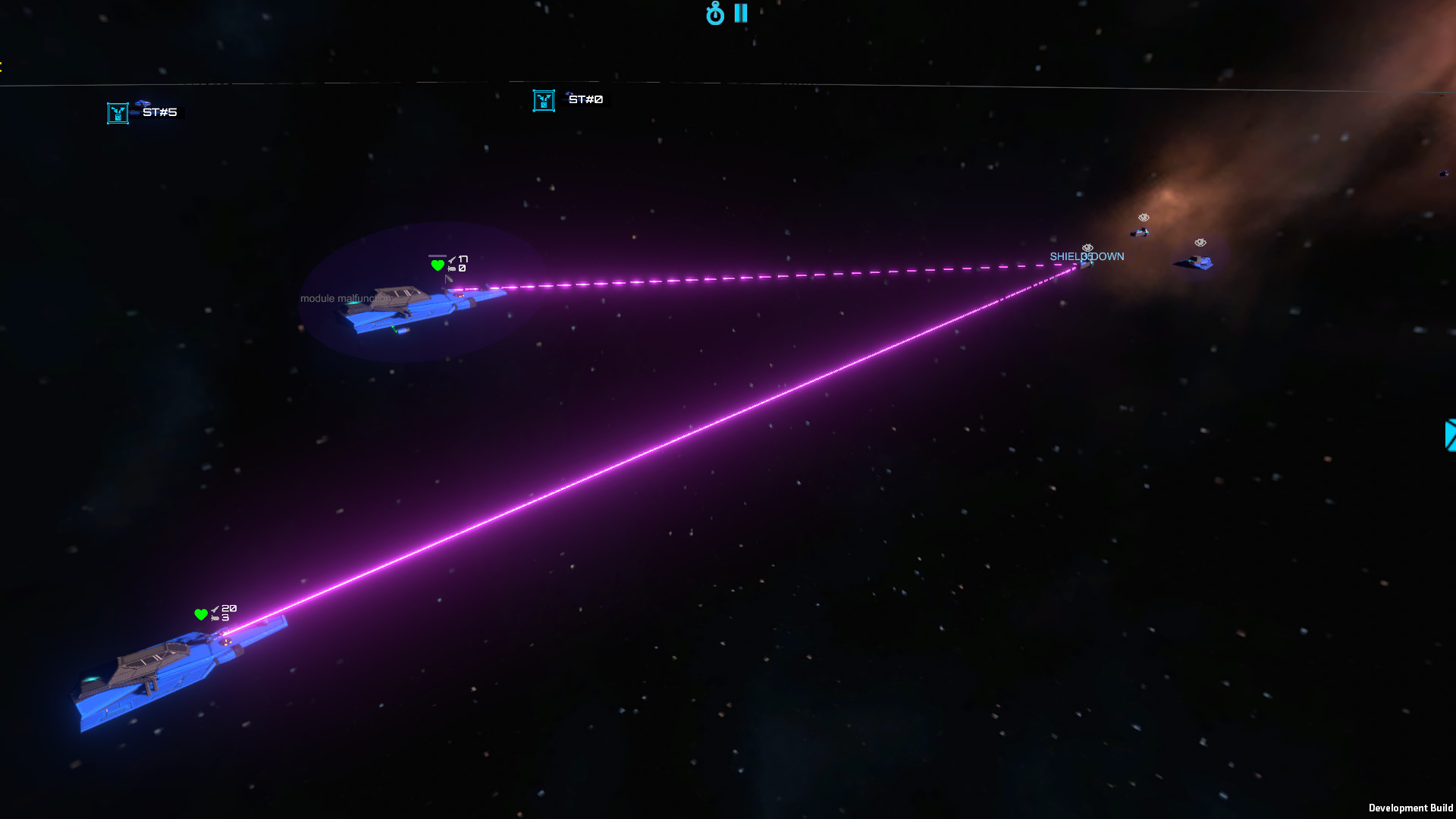Click the crew count icon beside the number 17
Image resolution: width=1456 pixels, height=819 pixels.
click(452, 259)
